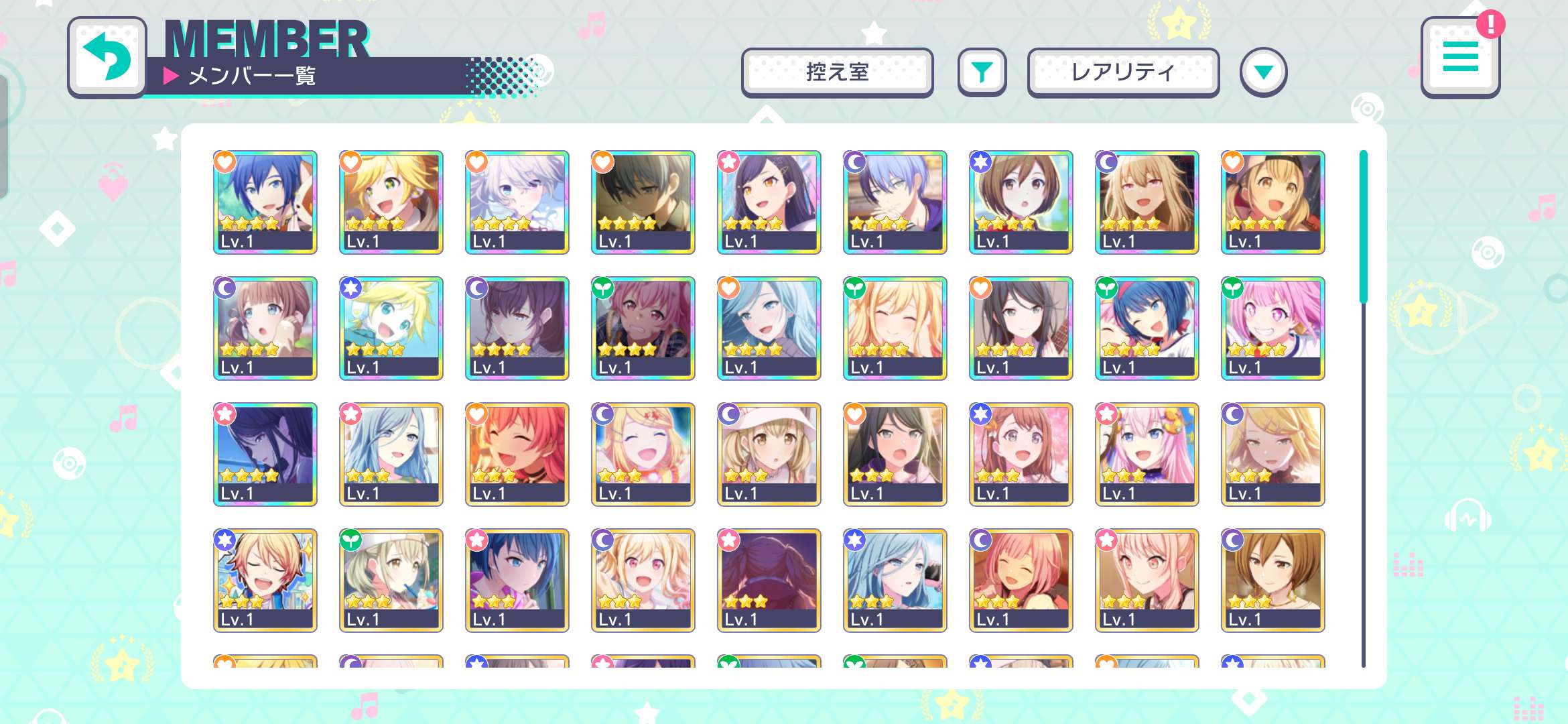This screenshot has height=724, width=1568.
Task: Select the purple-haired girl in profile four-star card
Action: (265, 454)
